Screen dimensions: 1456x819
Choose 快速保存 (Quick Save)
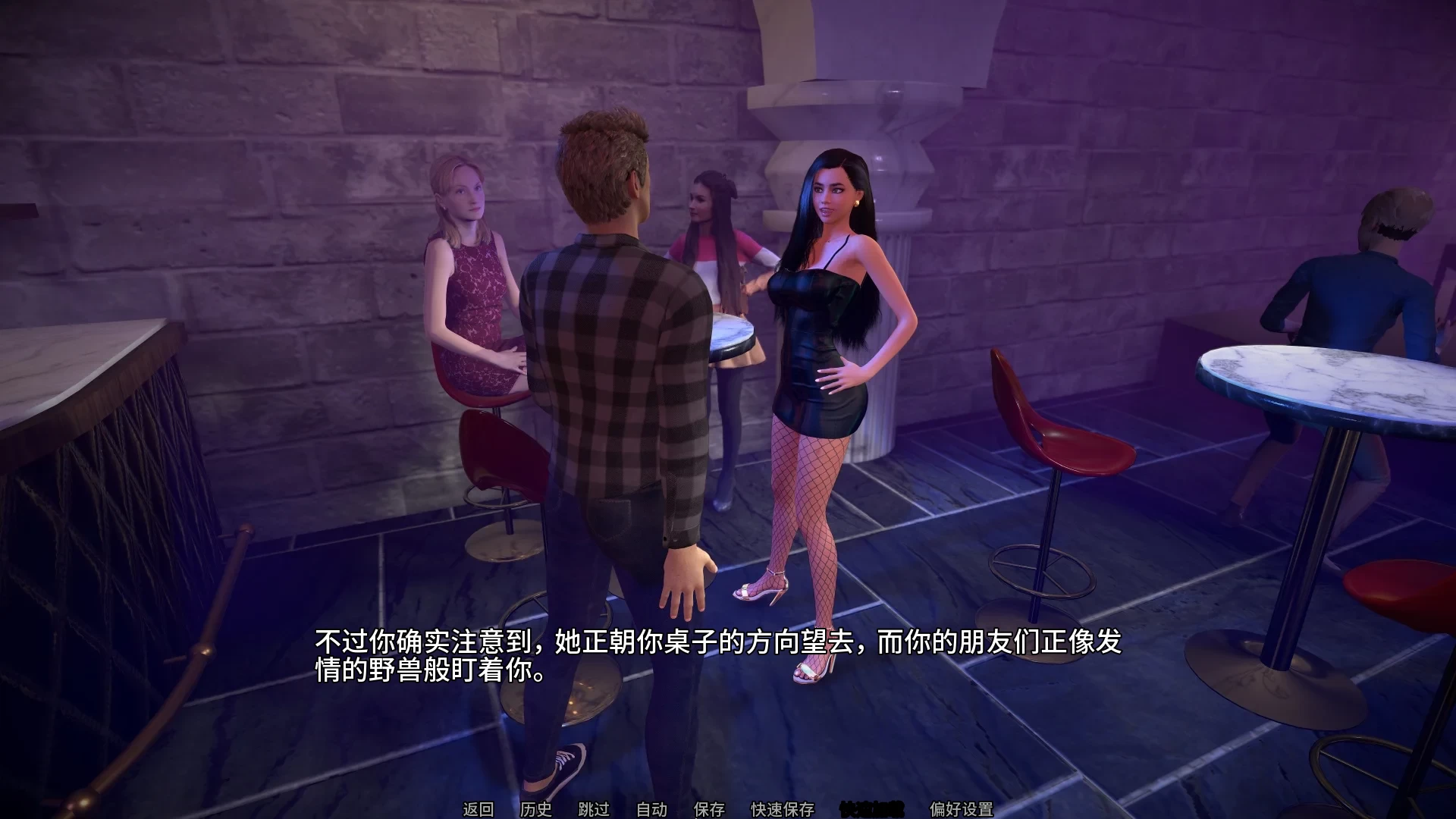pyautogui.click(x=783, y=809)
